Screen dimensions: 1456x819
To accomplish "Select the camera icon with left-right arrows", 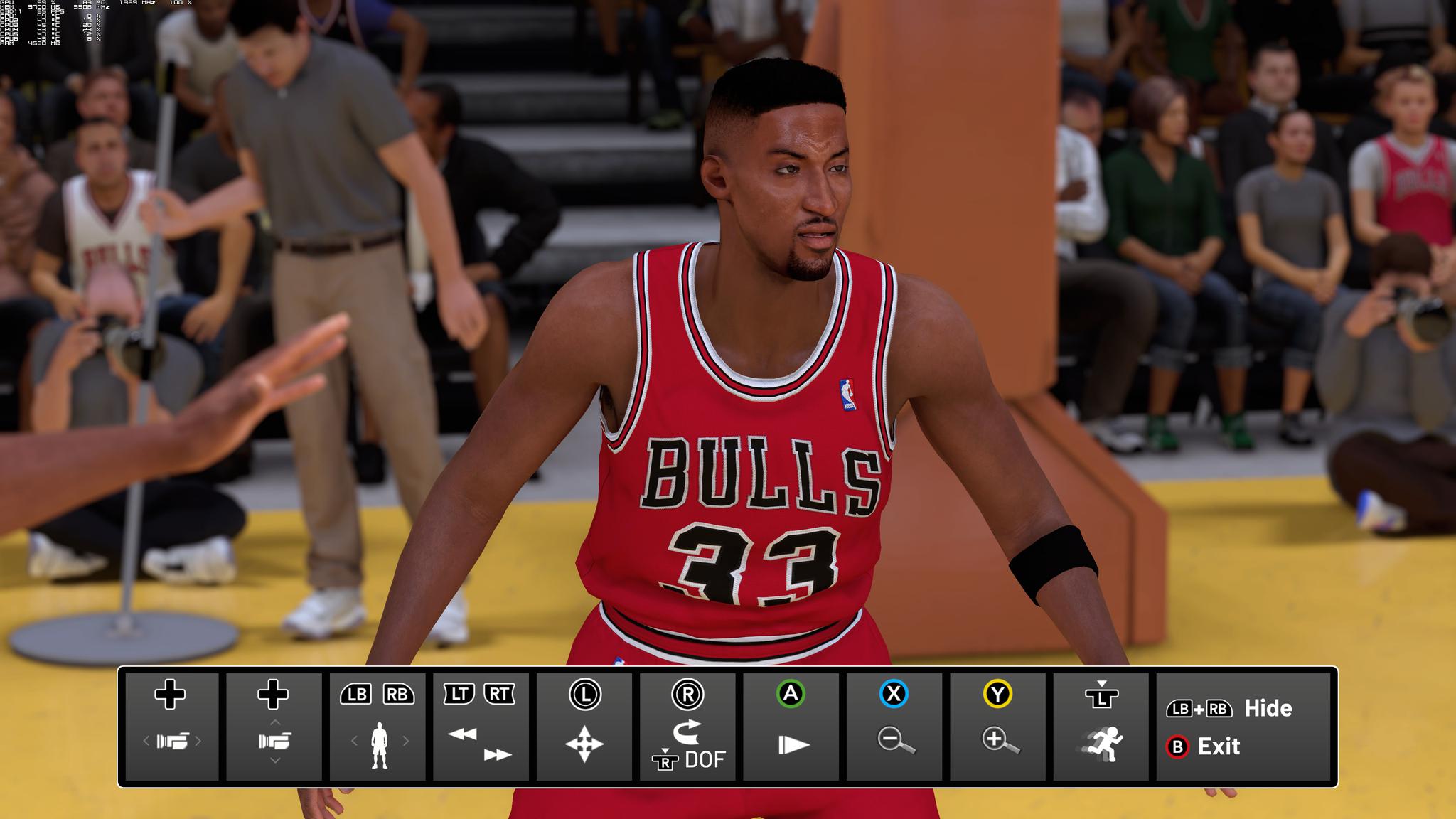I will click(x=171, y=742).
